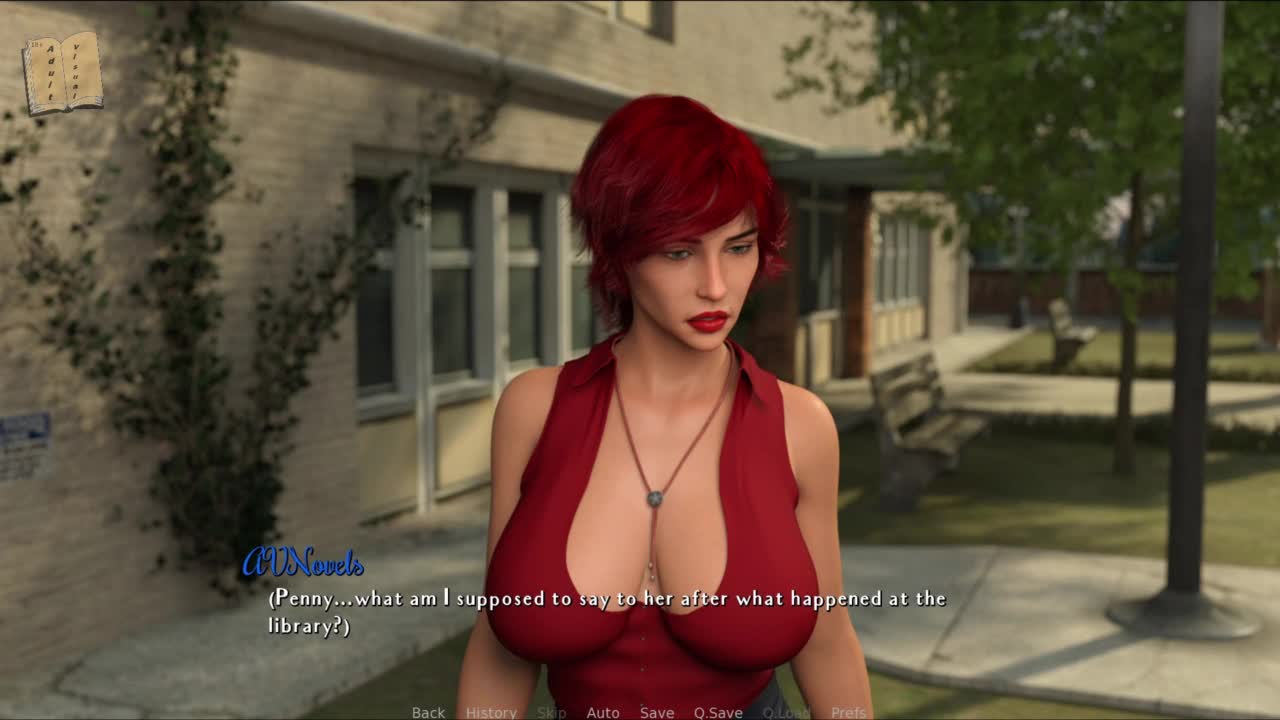
Task: Open the Prefs settings menu
Action: click(849, 712)
